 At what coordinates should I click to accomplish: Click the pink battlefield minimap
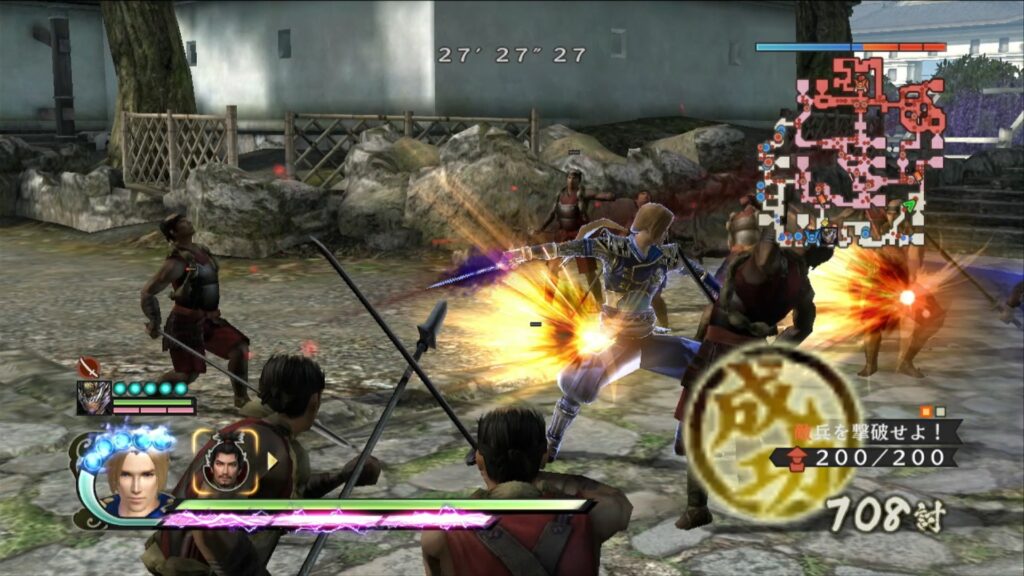[851, 150]
